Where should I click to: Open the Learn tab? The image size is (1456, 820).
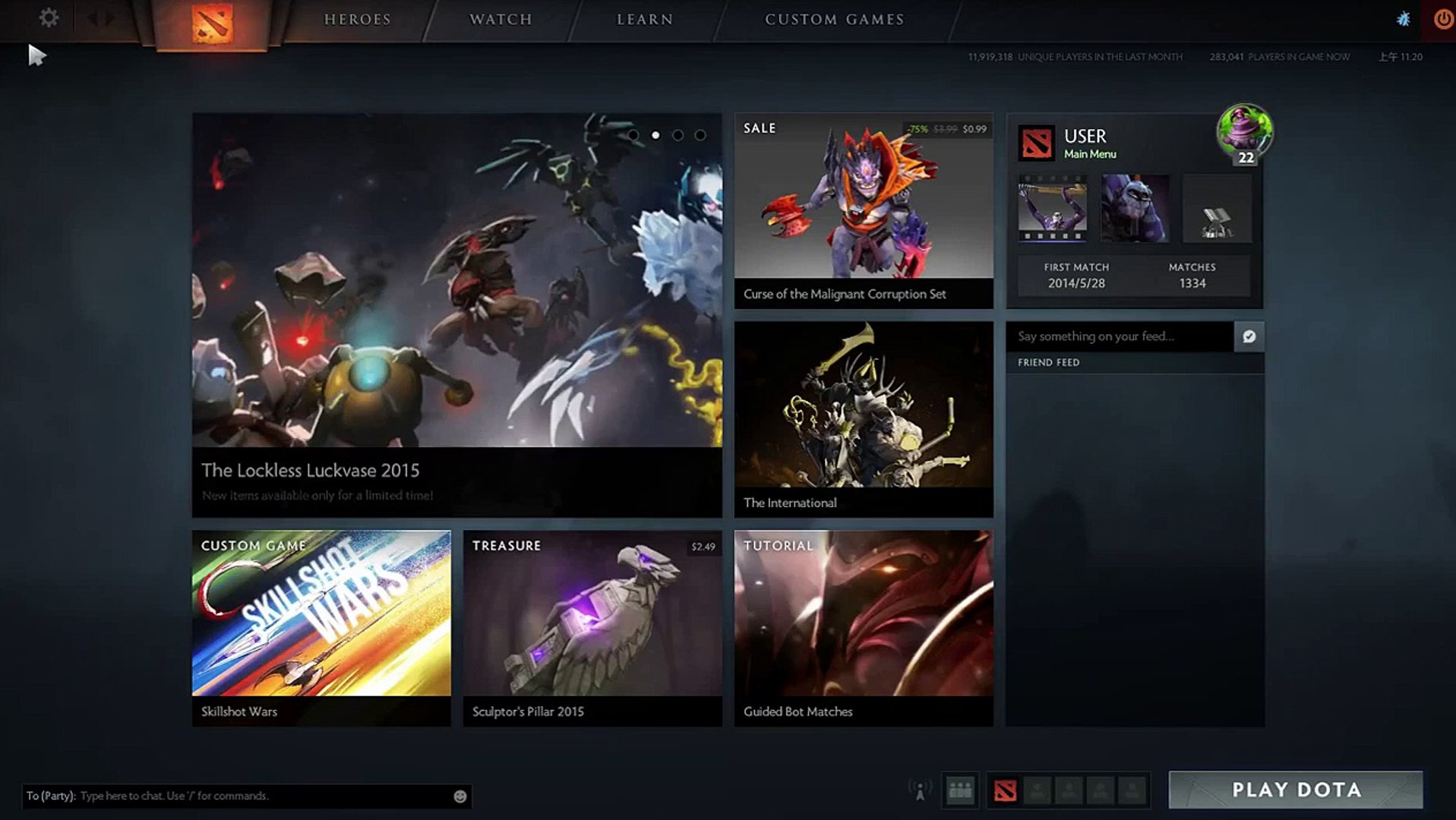tap(645, 20)
